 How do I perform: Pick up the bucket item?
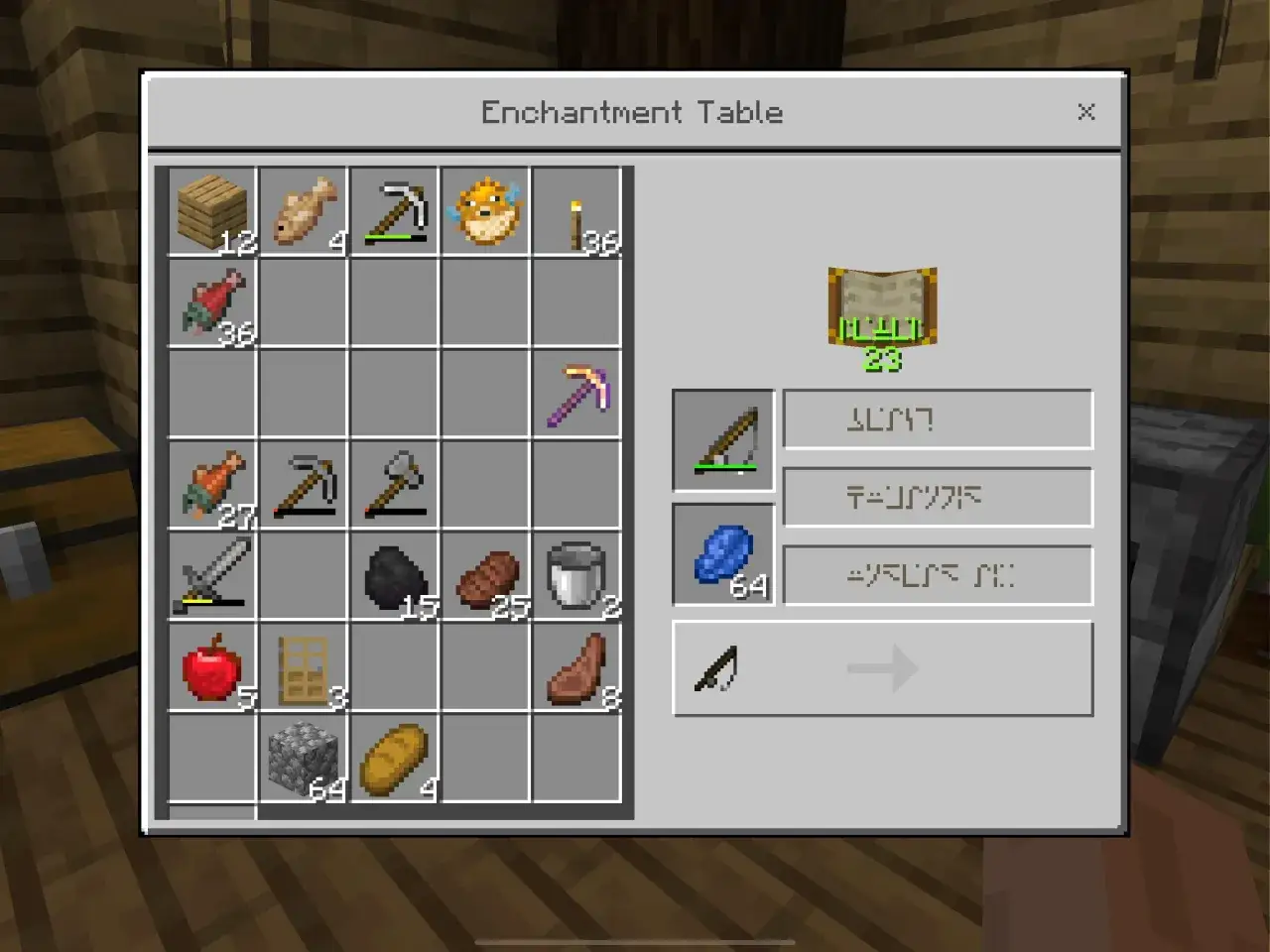point(577,575)
